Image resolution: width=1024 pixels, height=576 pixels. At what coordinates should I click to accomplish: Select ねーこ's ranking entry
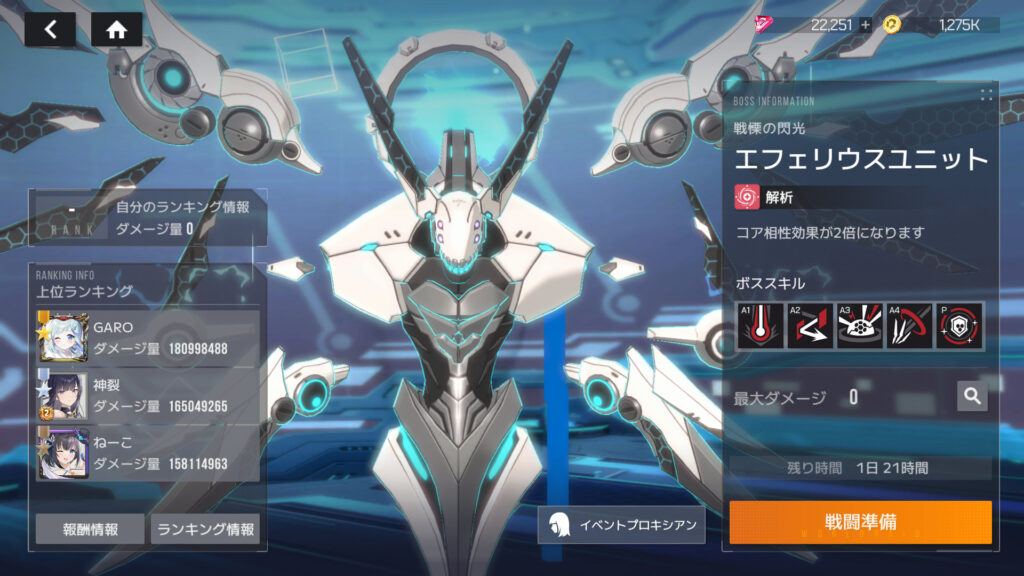point(148,453)
